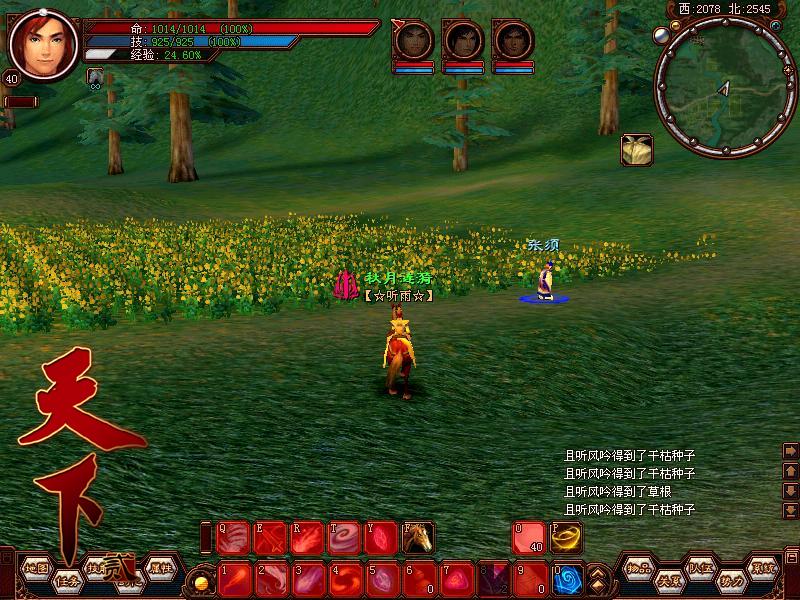Select the player's own portrait
The width and height of the screenshot is (800, 600).
pyautogui.click(x=43, y=44)
